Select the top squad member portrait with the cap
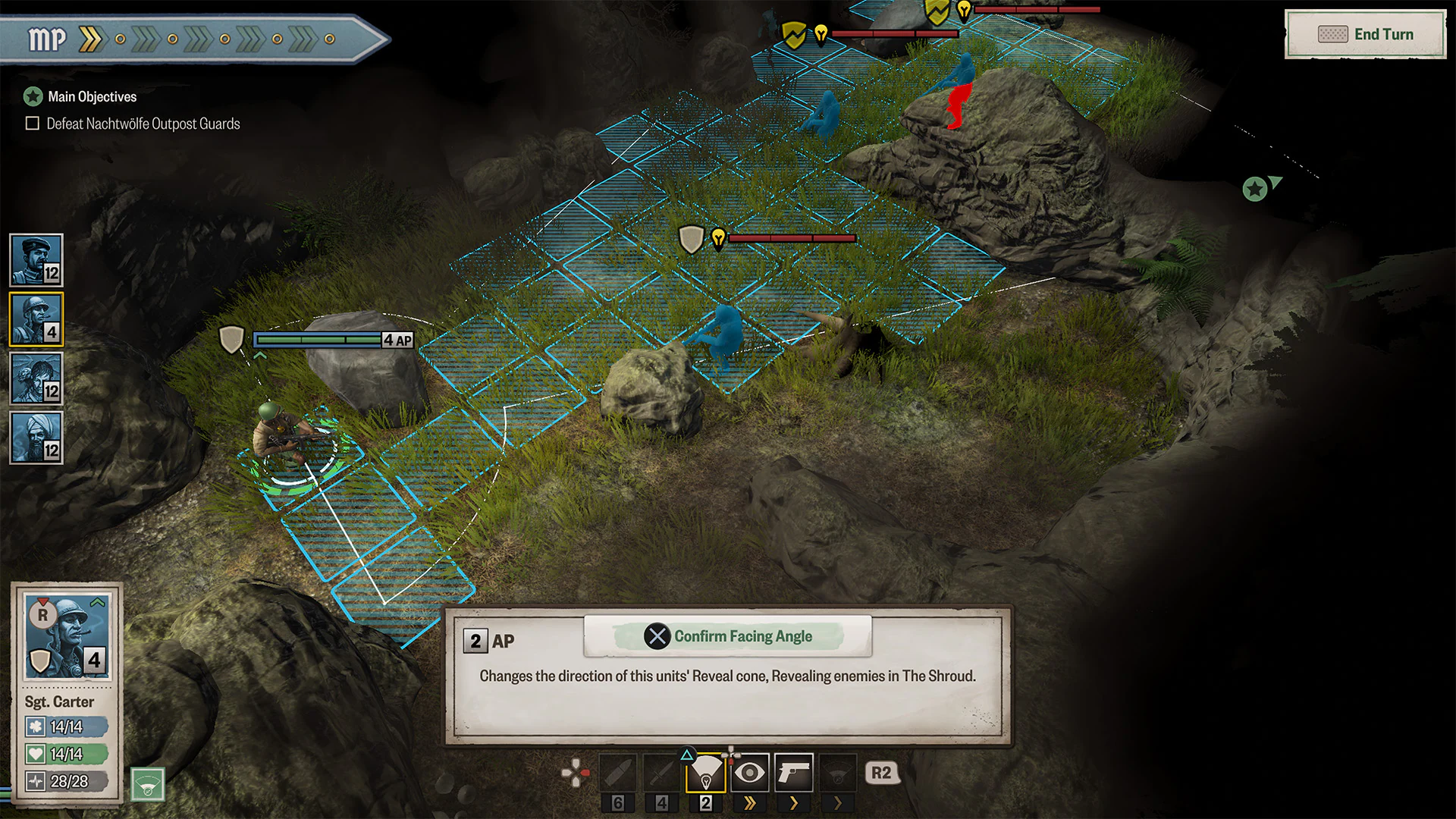Viewport: 1456px width, 819px height. [x=36, y=261]
